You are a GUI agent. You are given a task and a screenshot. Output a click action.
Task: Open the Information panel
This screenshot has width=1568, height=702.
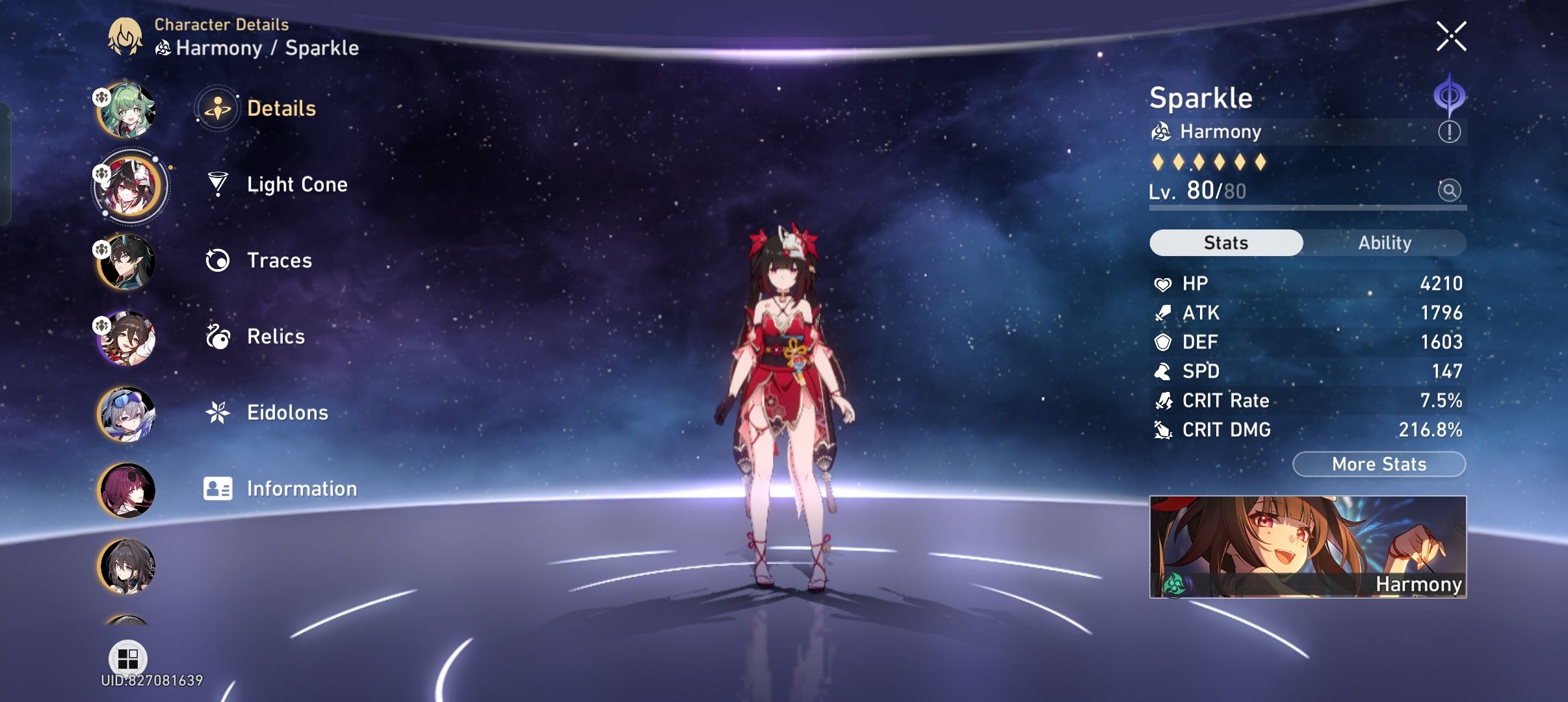click(x=301, y=488)
